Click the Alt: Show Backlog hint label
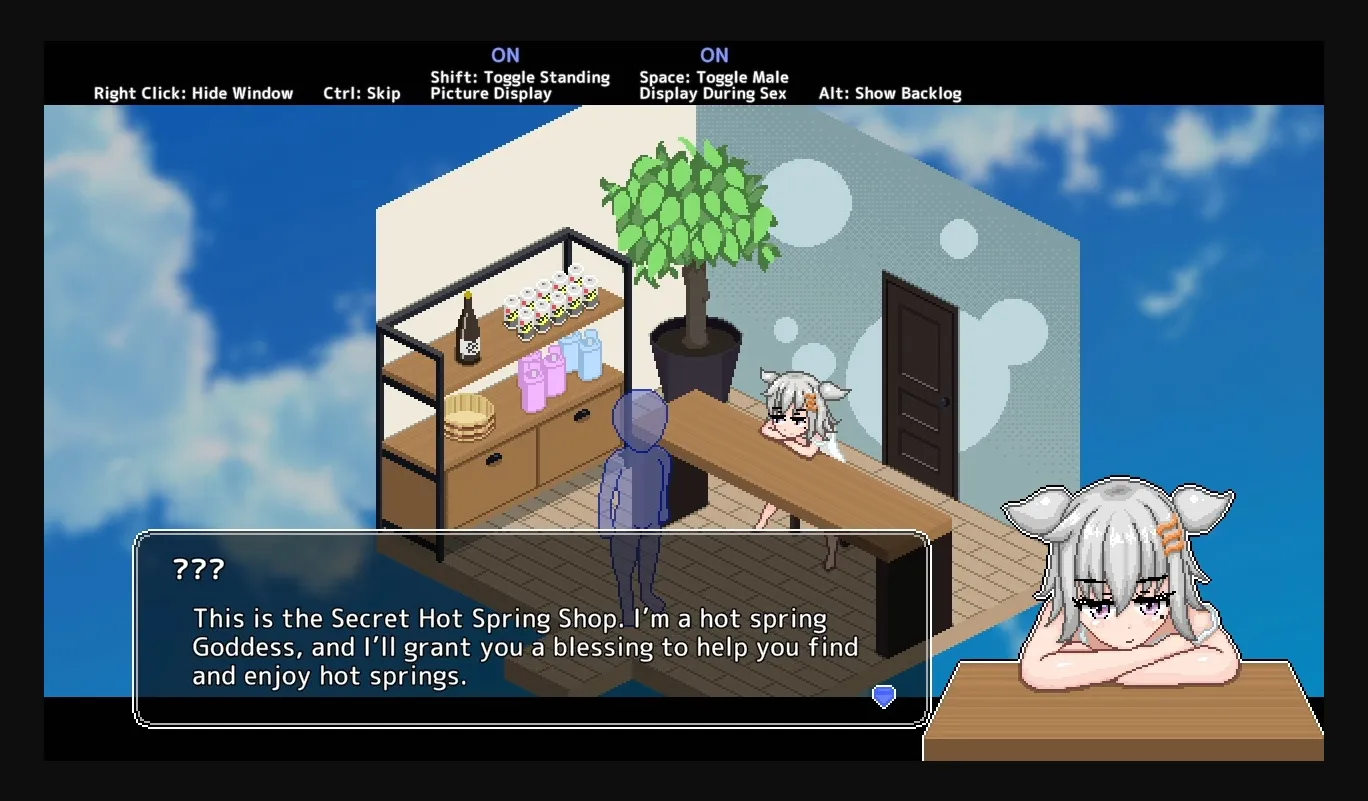 (x=890, y=93)
